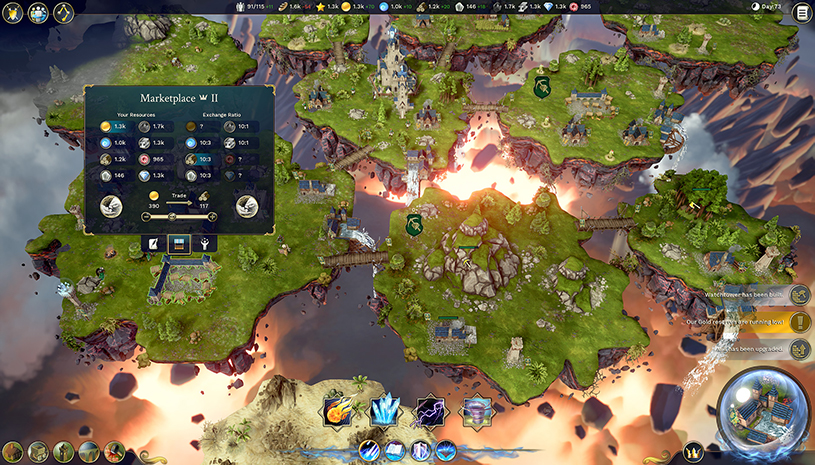Open the worker figure tab

[206, 243]
